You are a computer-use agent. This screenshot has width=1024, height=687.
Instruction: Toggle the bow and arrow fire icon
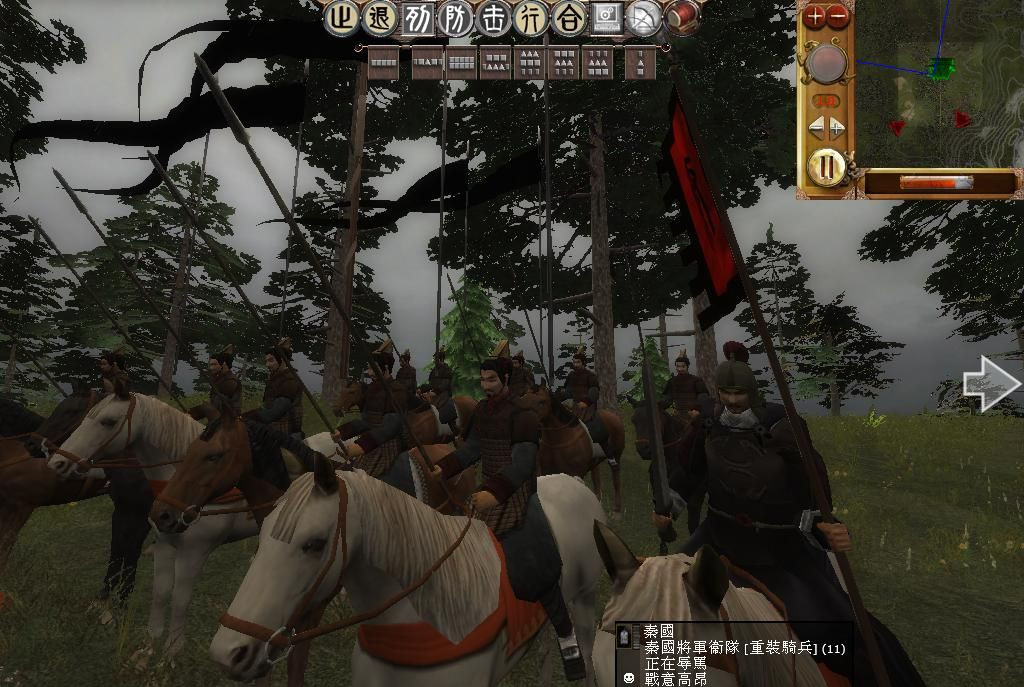644,17
